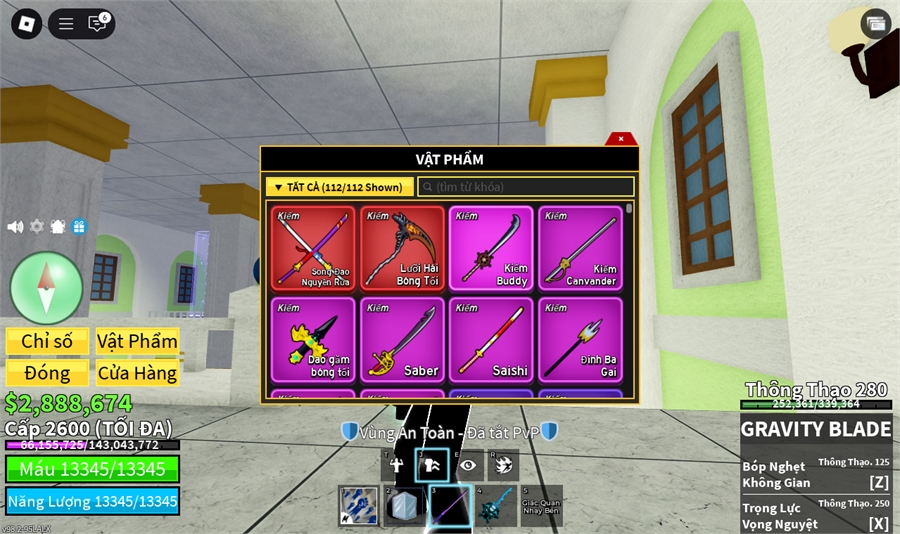
Task: Pick the Đinh Ba Gai trident
Action: point(580,339)
